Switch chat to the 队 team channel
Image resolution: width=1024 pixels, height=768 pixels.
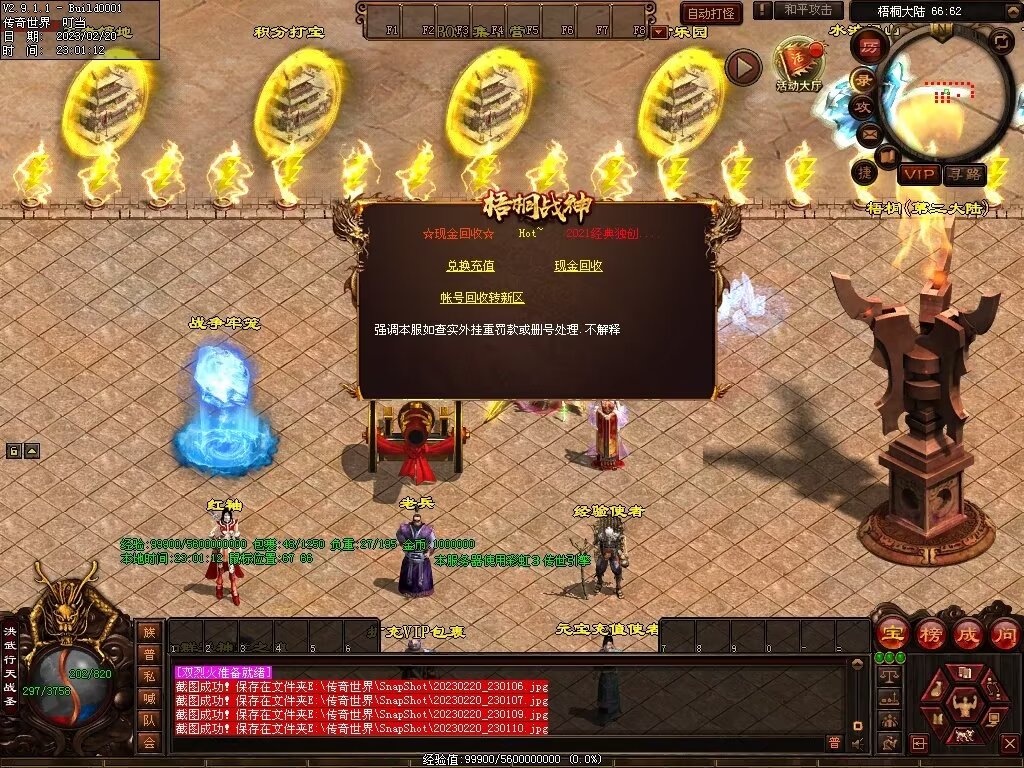(149, 720)
